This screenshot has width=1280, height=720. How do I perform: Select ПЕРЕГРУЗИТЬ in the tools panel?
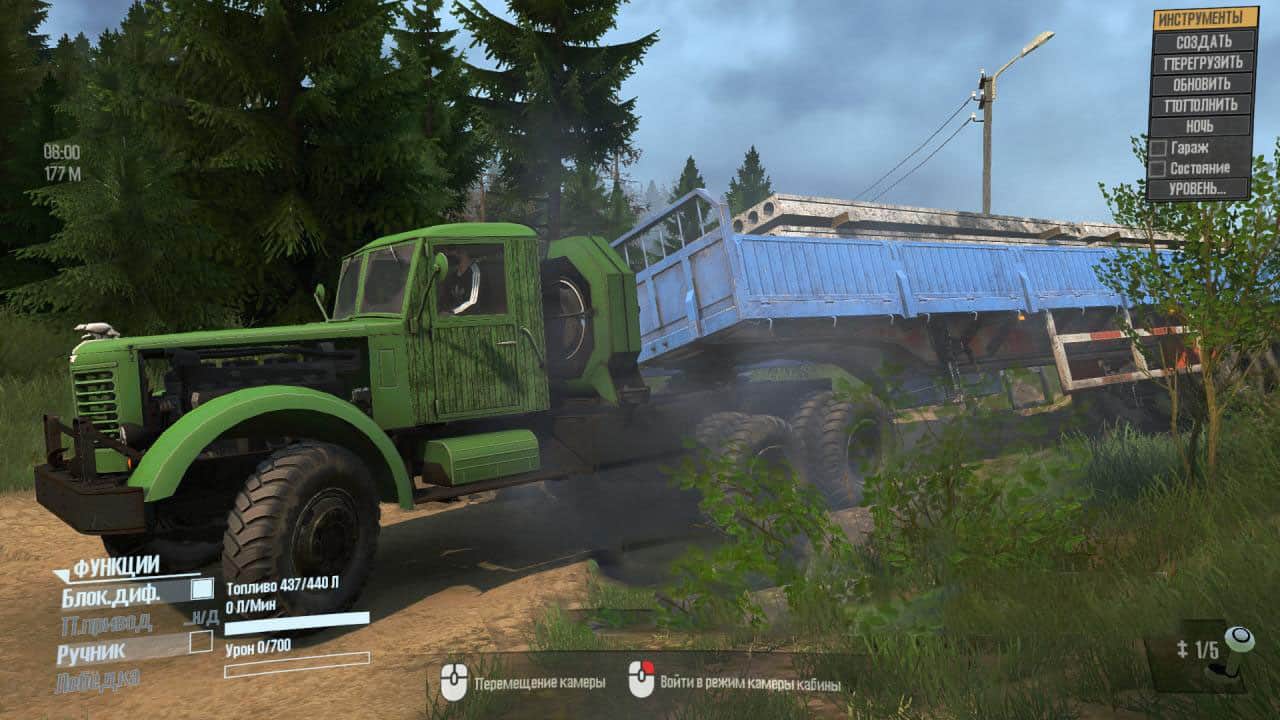[x=1204, y=62]
